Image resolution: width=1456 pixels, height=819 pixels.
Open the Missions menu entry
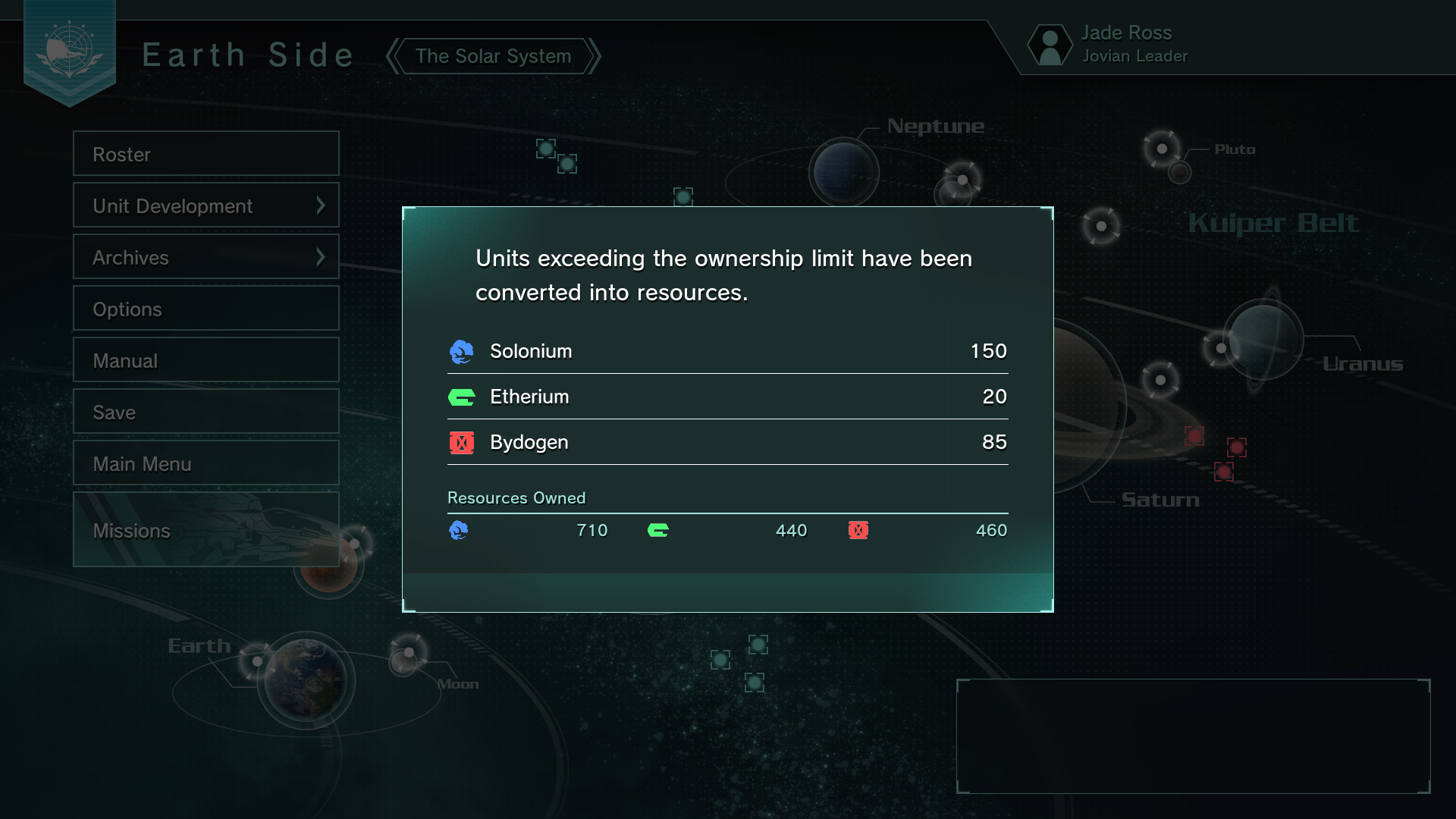coord(206,529)
